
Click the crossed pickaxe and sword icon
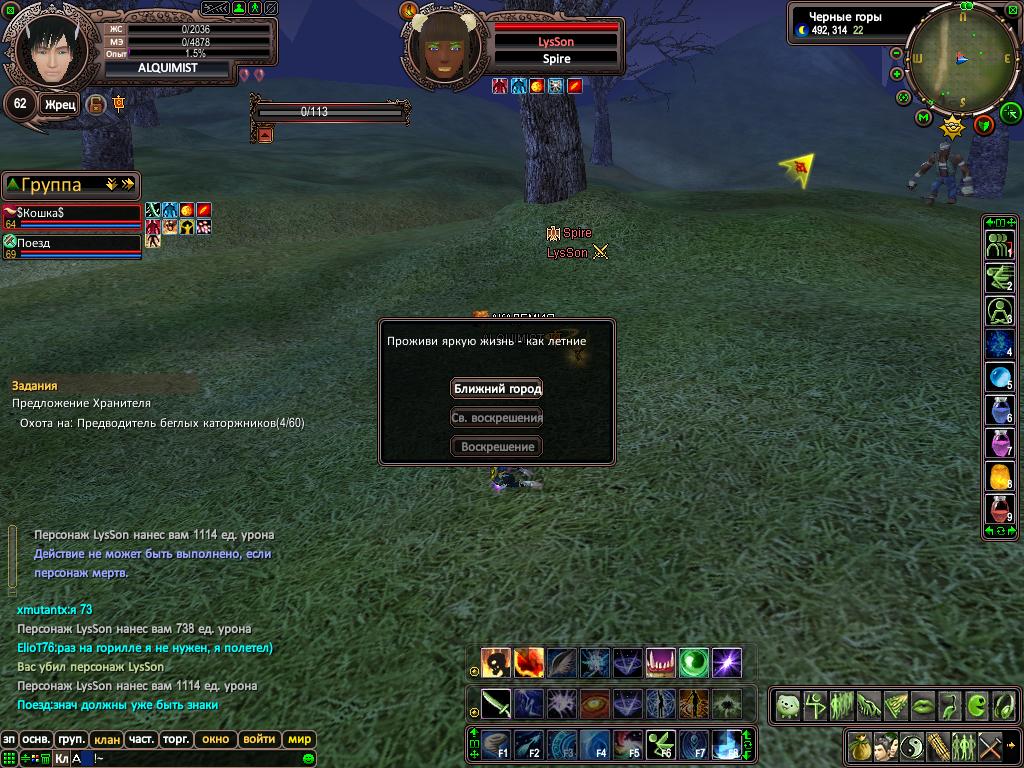[989, 746]
